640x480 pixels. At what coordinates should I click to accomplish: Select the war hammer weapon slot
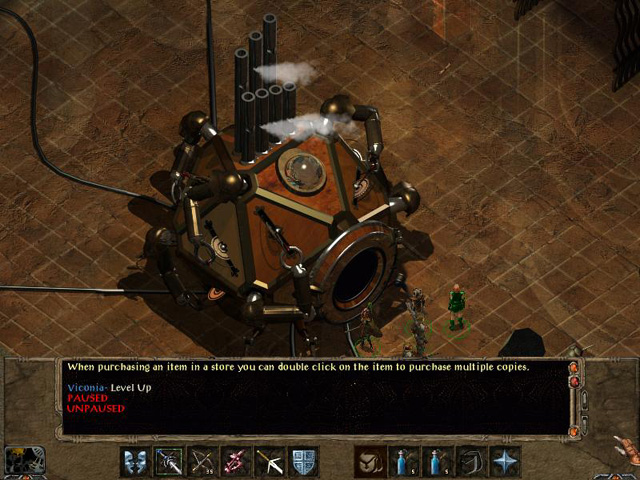270,461
